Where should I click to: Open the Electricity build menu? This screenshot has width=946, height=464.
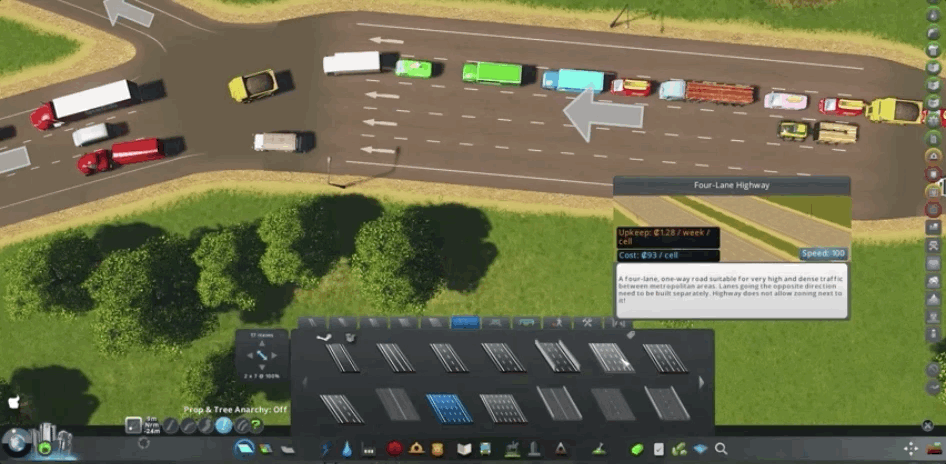pyautogui.click(x=326, y=449)
